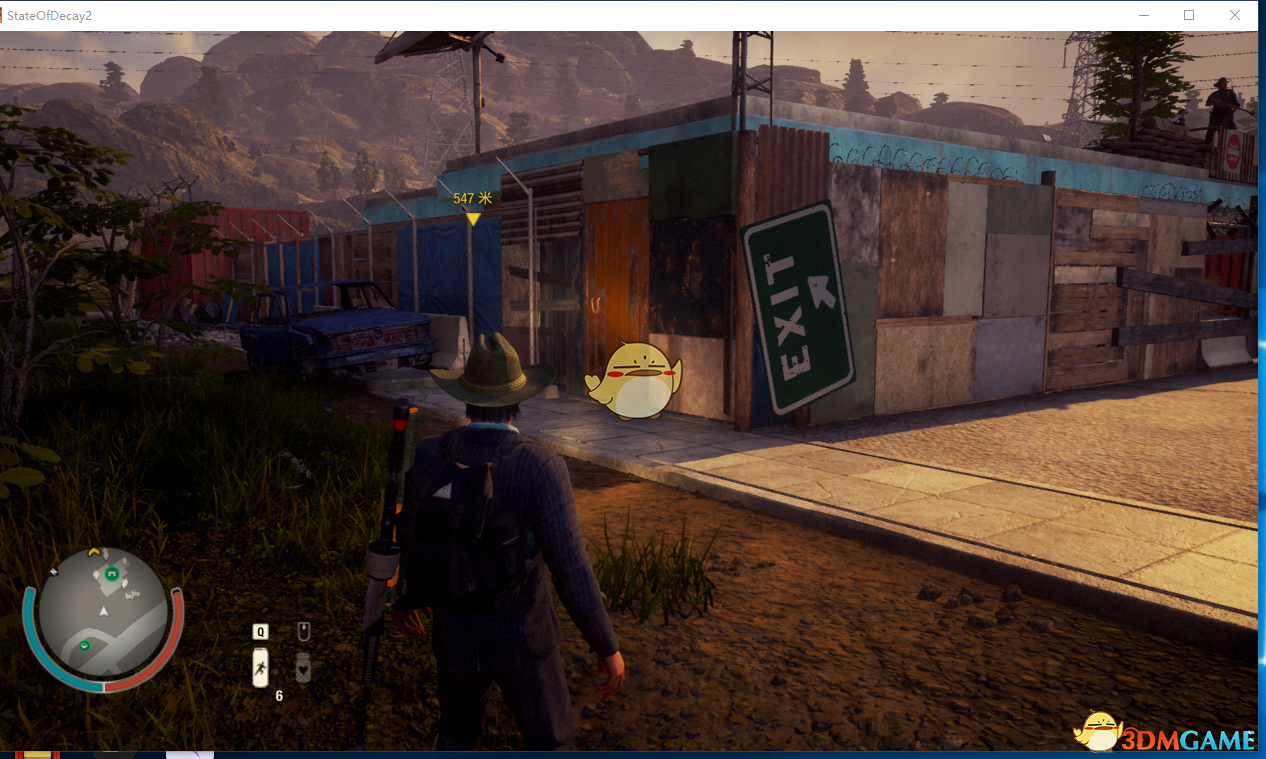Viewport: 1266px width, 759px height.
Task: Click the yellow 547-meter waypoint marker
Action: (x=473, y=218)
